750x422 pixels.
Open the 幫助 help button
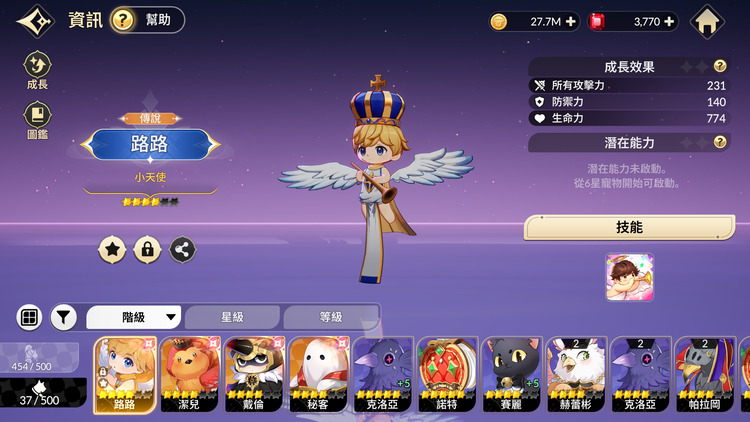(x=148, y=20)
